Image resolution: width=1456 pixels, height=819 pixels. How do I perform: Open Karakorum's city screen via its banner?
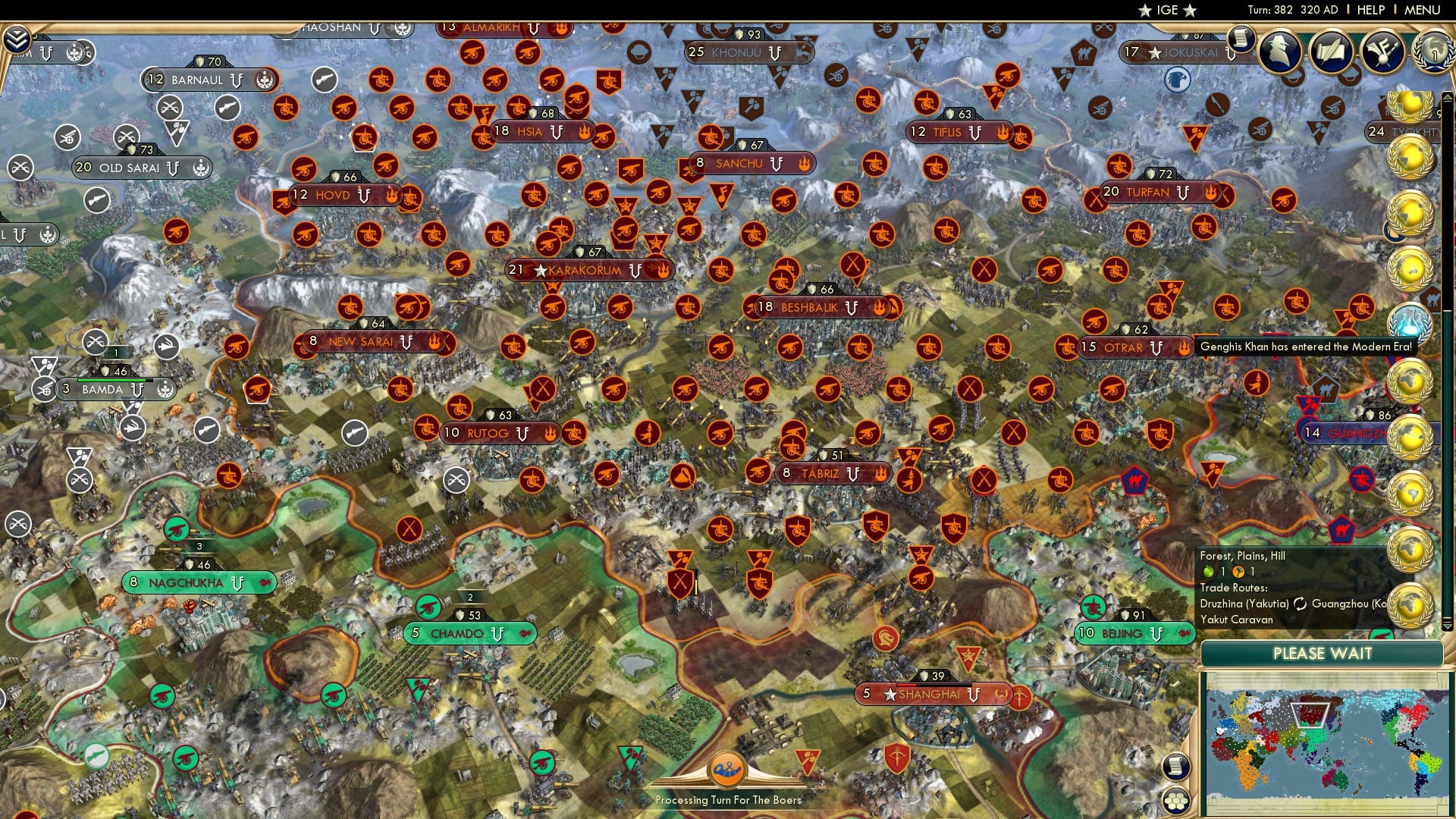(584, 271)
